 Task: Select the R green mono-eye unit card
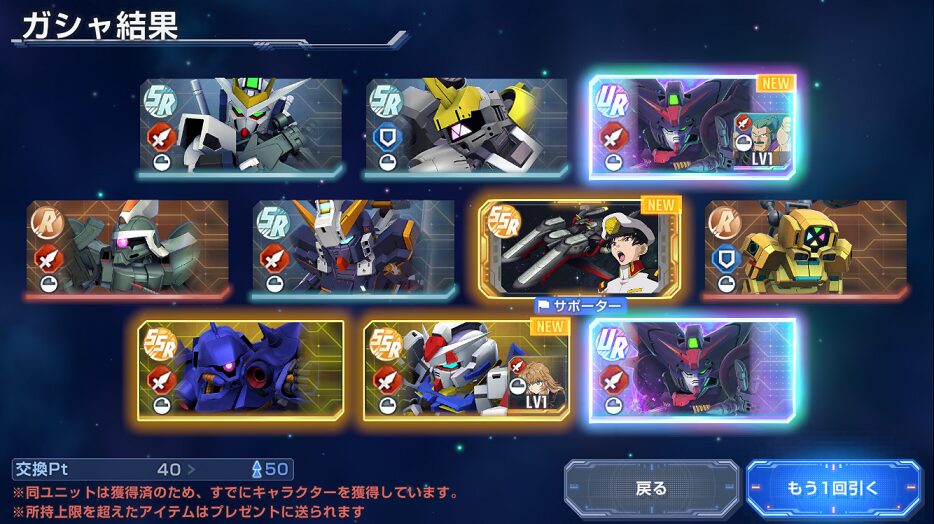pos(127,249)
